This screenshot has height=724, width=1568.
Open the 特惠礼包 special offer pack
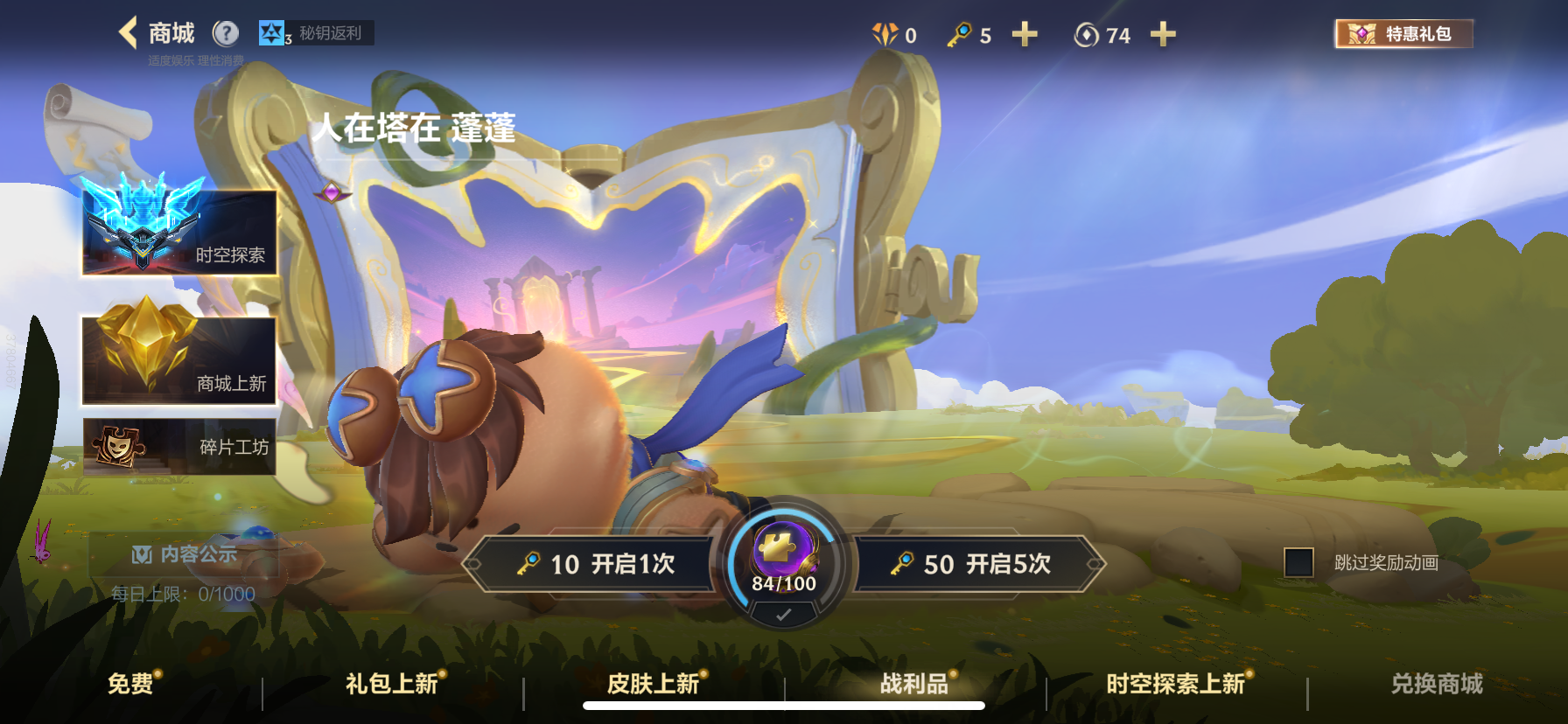(1403, 35)
